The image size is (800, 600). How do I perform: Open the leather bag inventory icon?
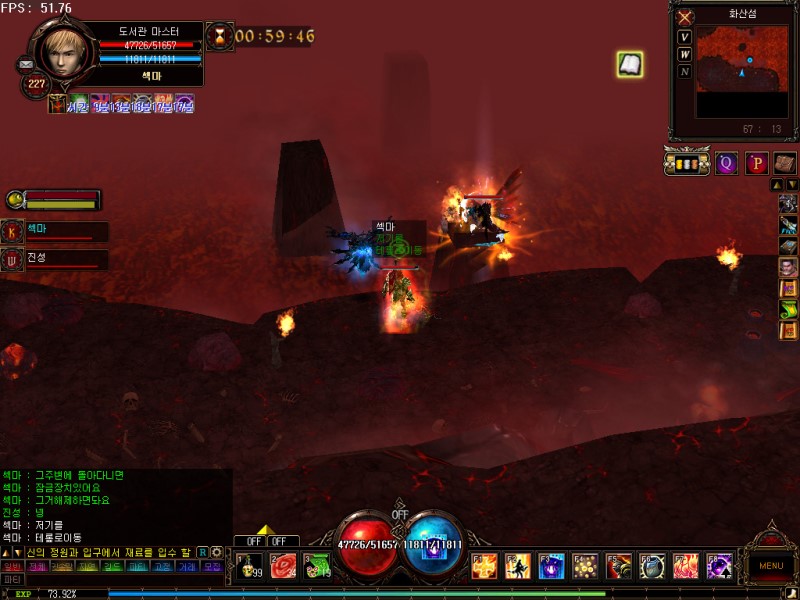click(x=784, y=163)
